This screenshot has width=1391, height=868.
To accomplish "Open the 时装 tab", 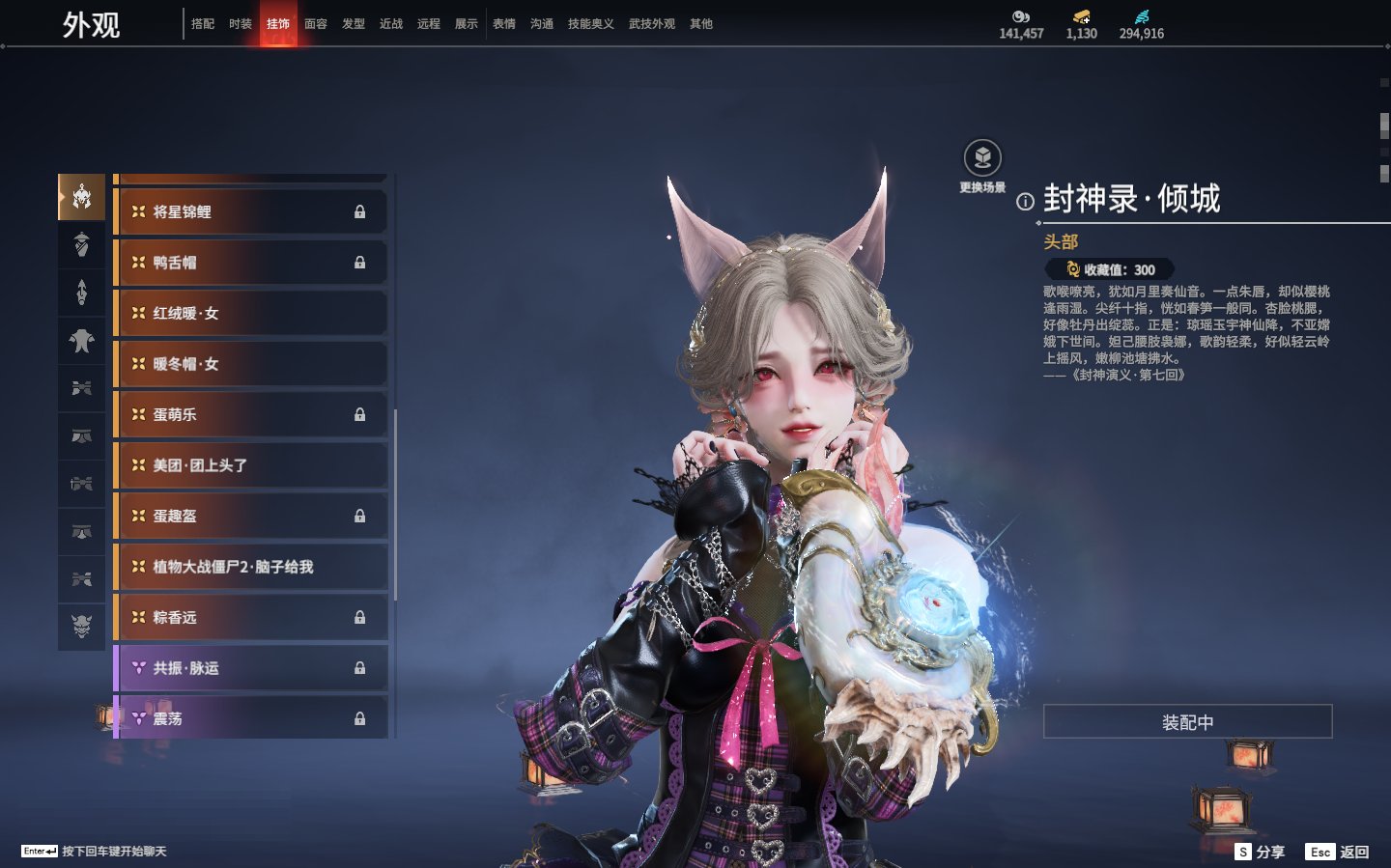I will (x=241, y=24).
